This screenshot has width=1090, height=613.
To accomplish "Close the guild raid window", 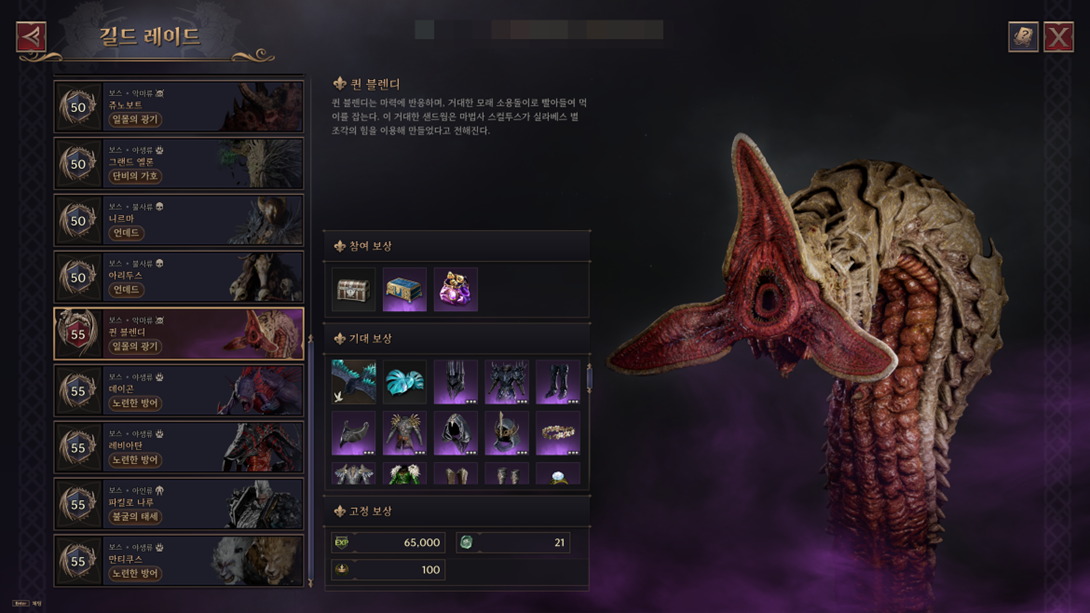I will 1058,37.
